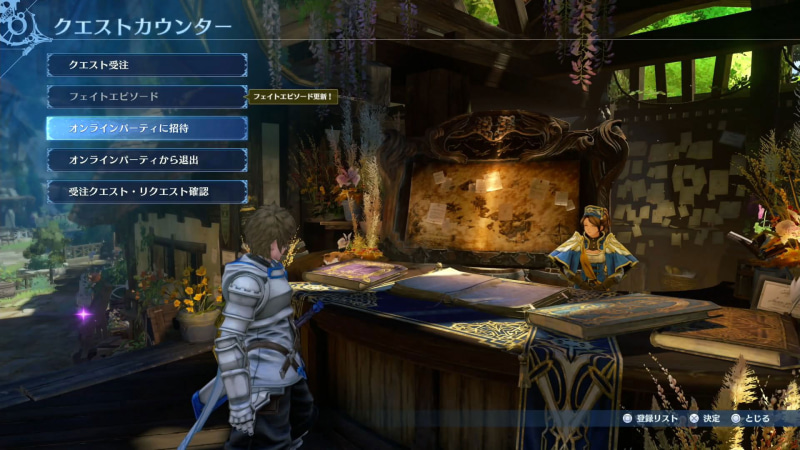The height and width of the screenshot is (450, 800).
Task: Open クエスト受注 menu entry
Action: [146, 65]
